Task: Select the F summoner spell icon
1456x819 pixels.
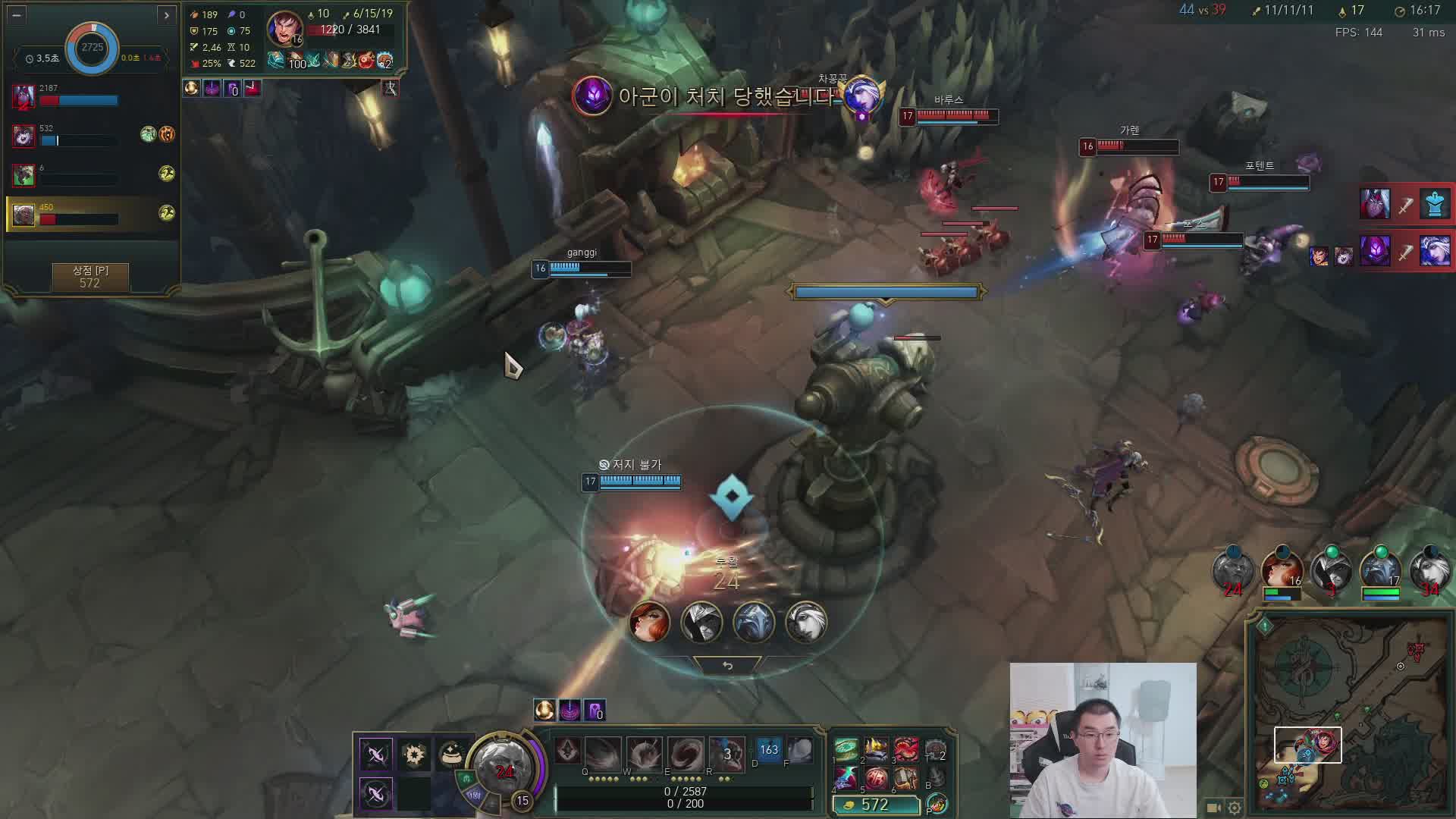Action: [800, 751]
